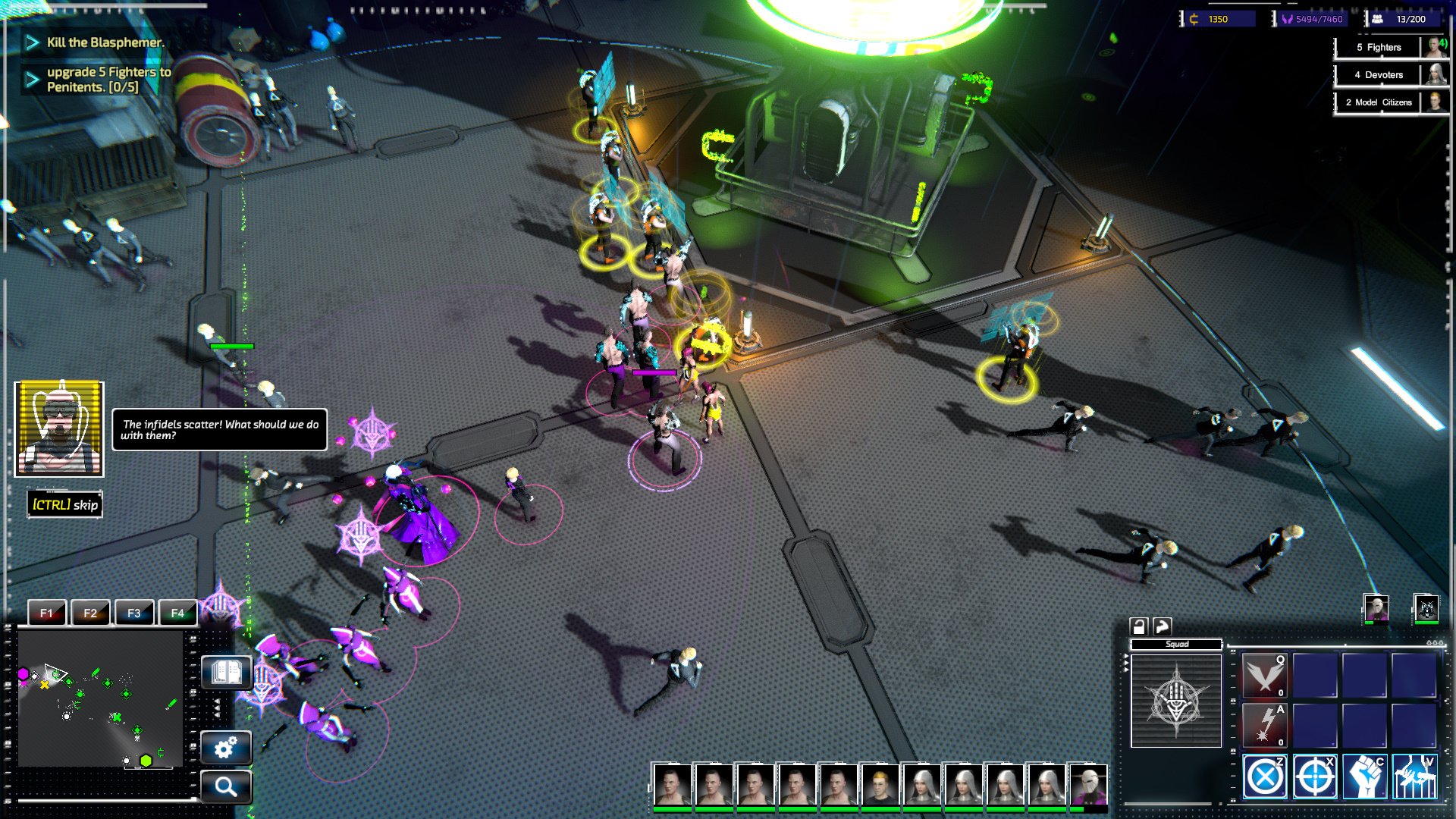Select the F1 control group button

click(x=47, y=613)
